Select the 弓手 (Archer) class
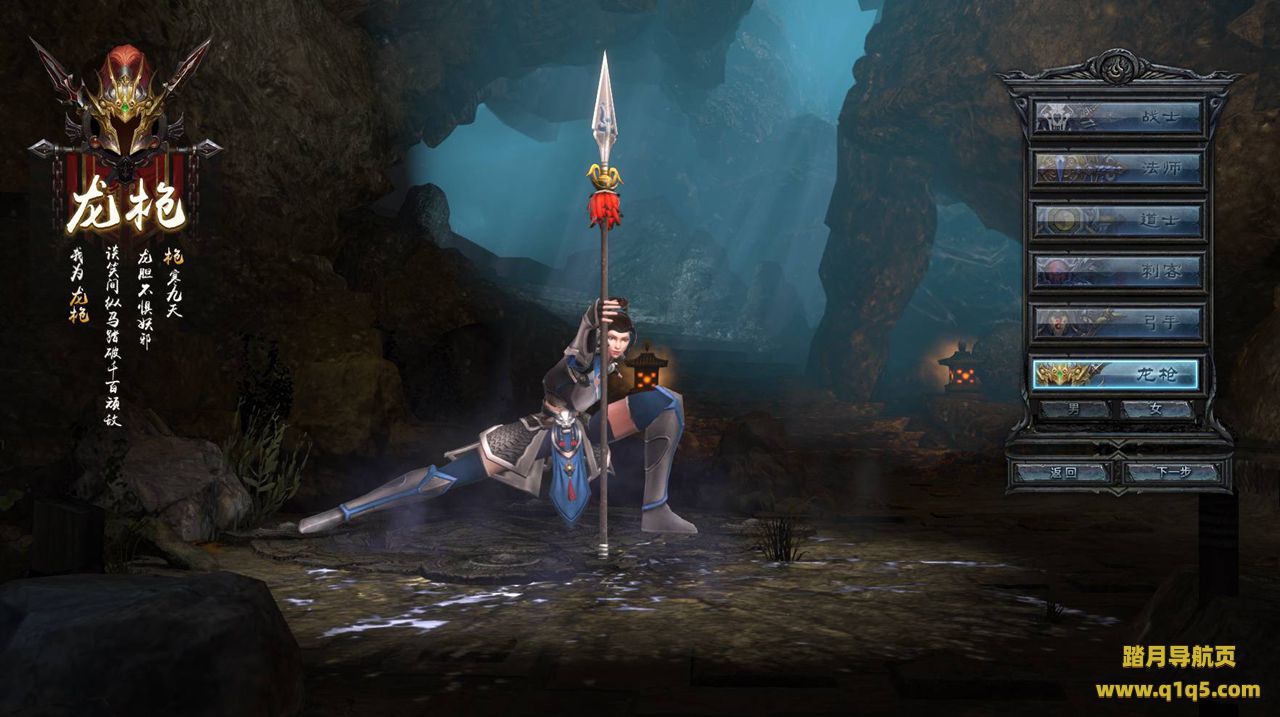This screenshot has height=717, width=1280. click(x=1117, y=322)
